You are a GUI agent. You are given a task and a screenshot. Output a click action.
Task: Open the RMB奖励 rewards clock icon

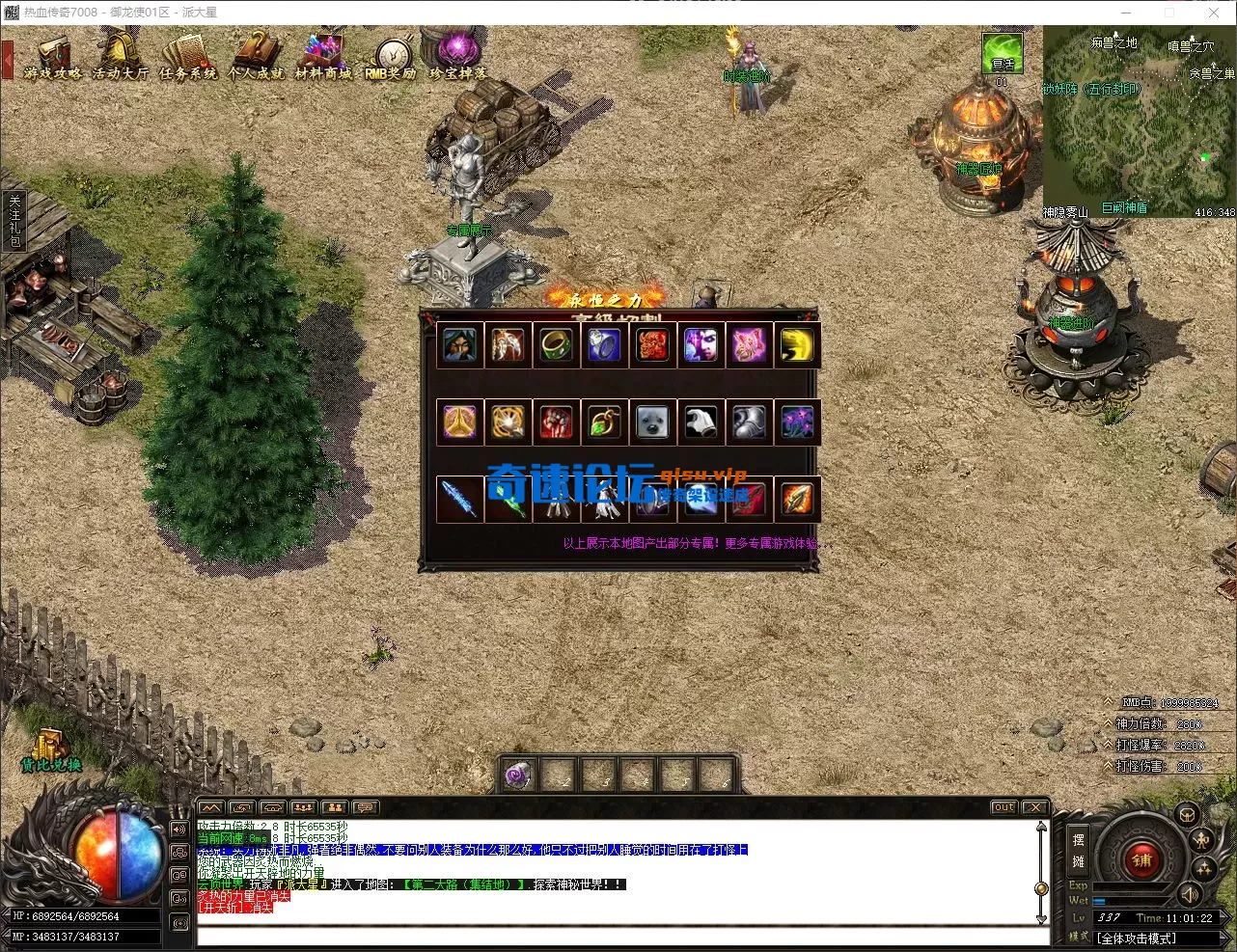pyautogui.click(x=391, y=58)
